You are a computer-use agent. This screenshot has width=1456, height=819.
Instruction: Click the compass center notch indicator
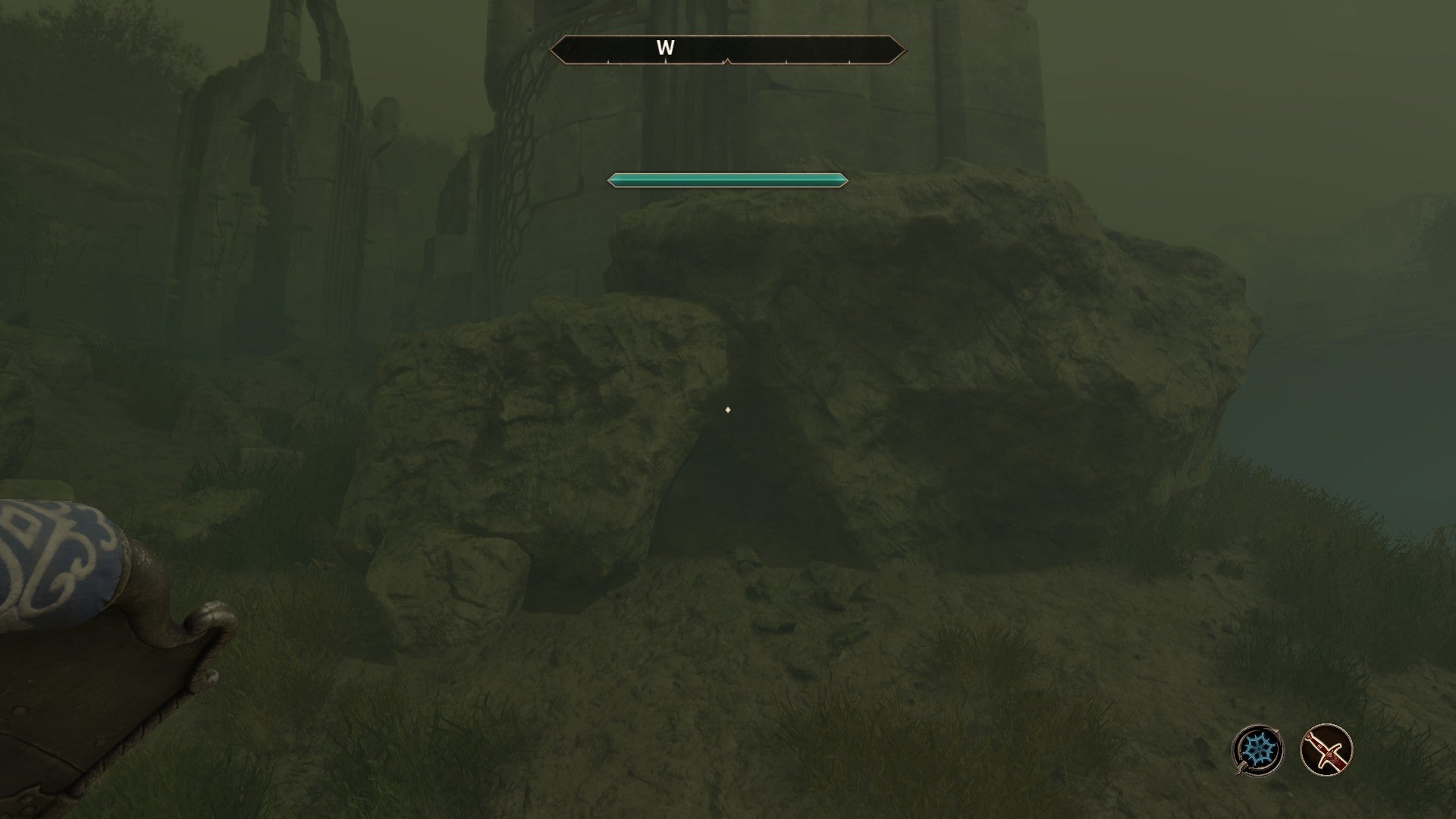[726, 60]
